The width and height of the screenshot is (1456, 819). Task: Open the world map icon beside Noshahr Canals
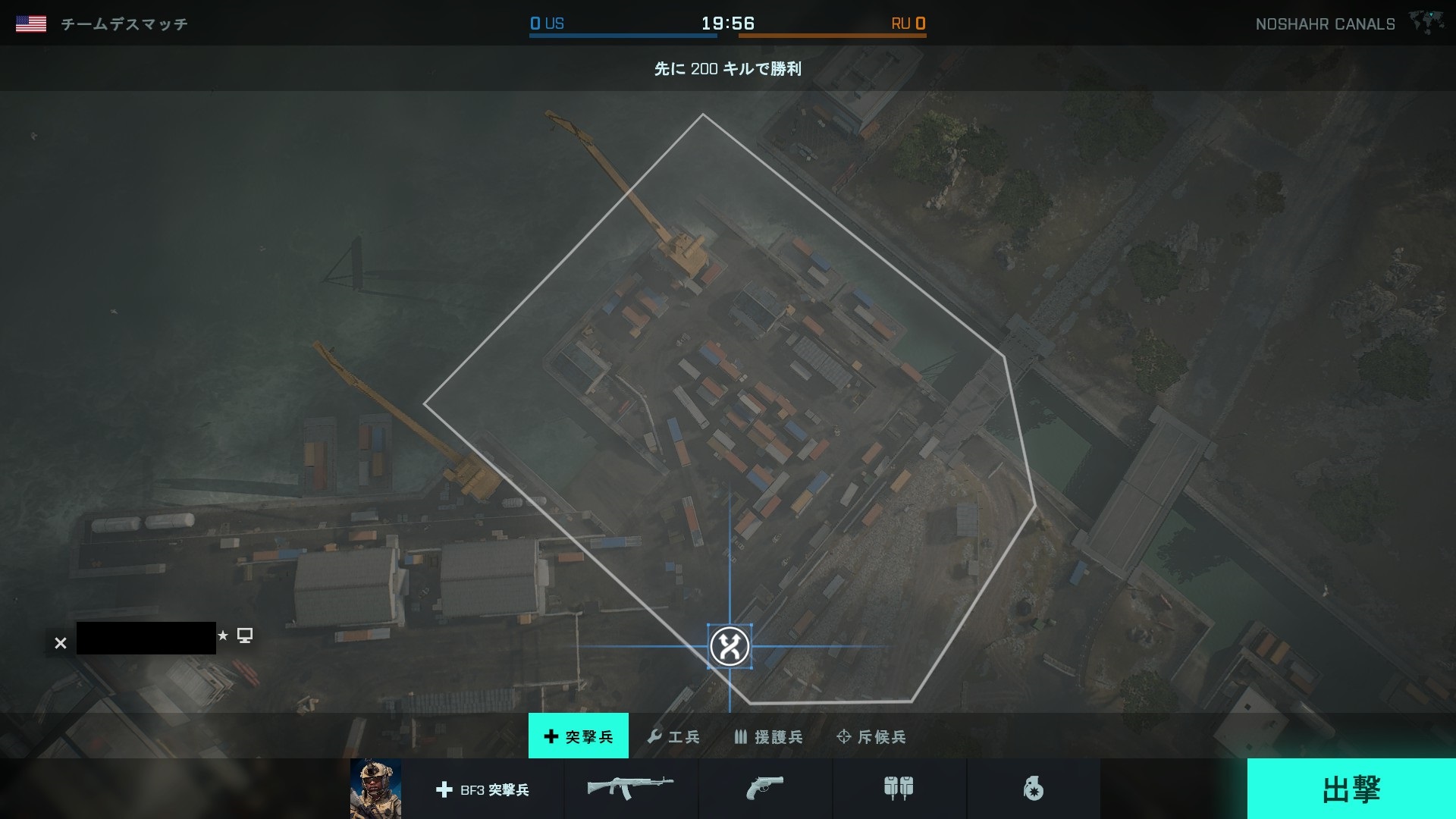point(1426,23)
